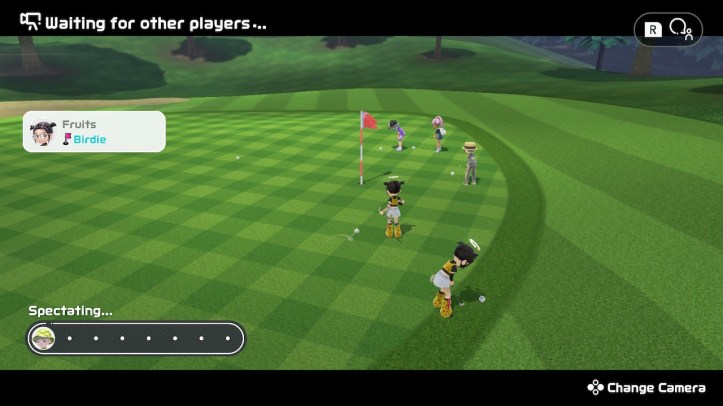Select the Fruits Birdie player card
The height and width of the screenshot is (406, 723).
tap(94, 131)
